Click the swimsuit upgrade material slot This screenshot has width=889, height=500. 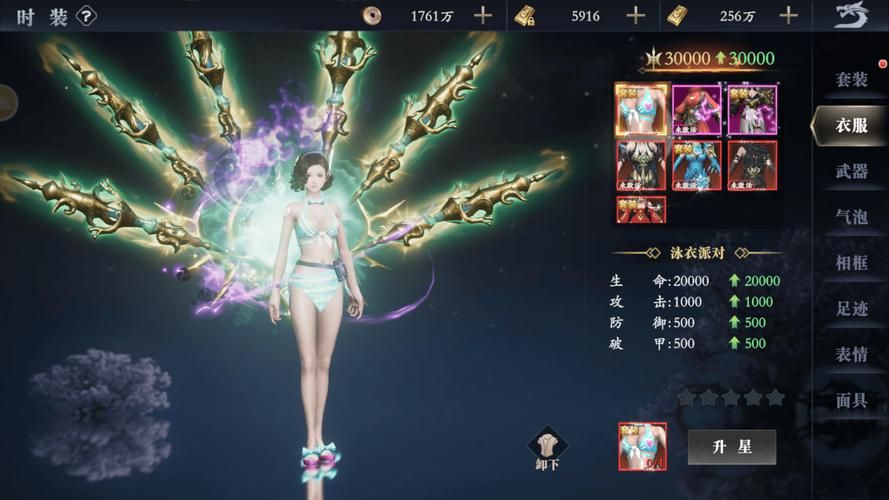click(643, 447)
